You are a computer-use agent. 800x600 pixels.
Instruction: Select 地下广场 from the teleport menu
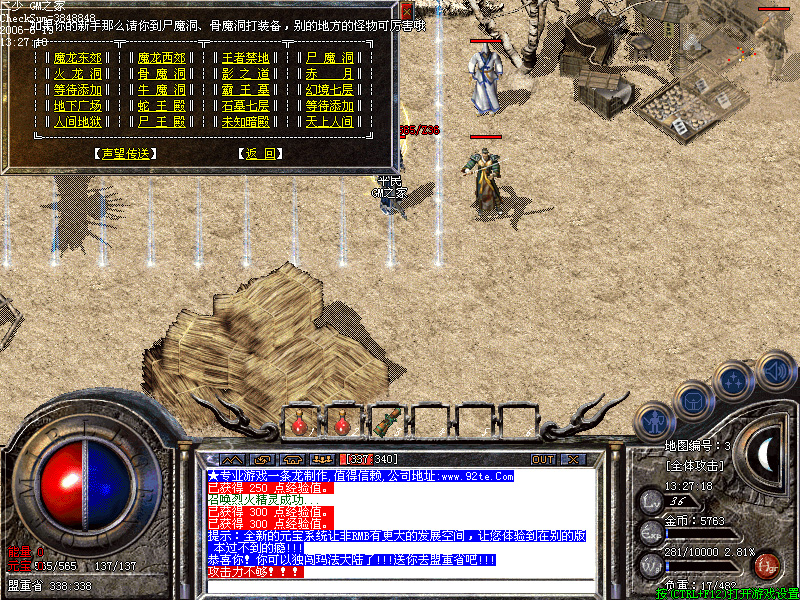coord(77,106)
